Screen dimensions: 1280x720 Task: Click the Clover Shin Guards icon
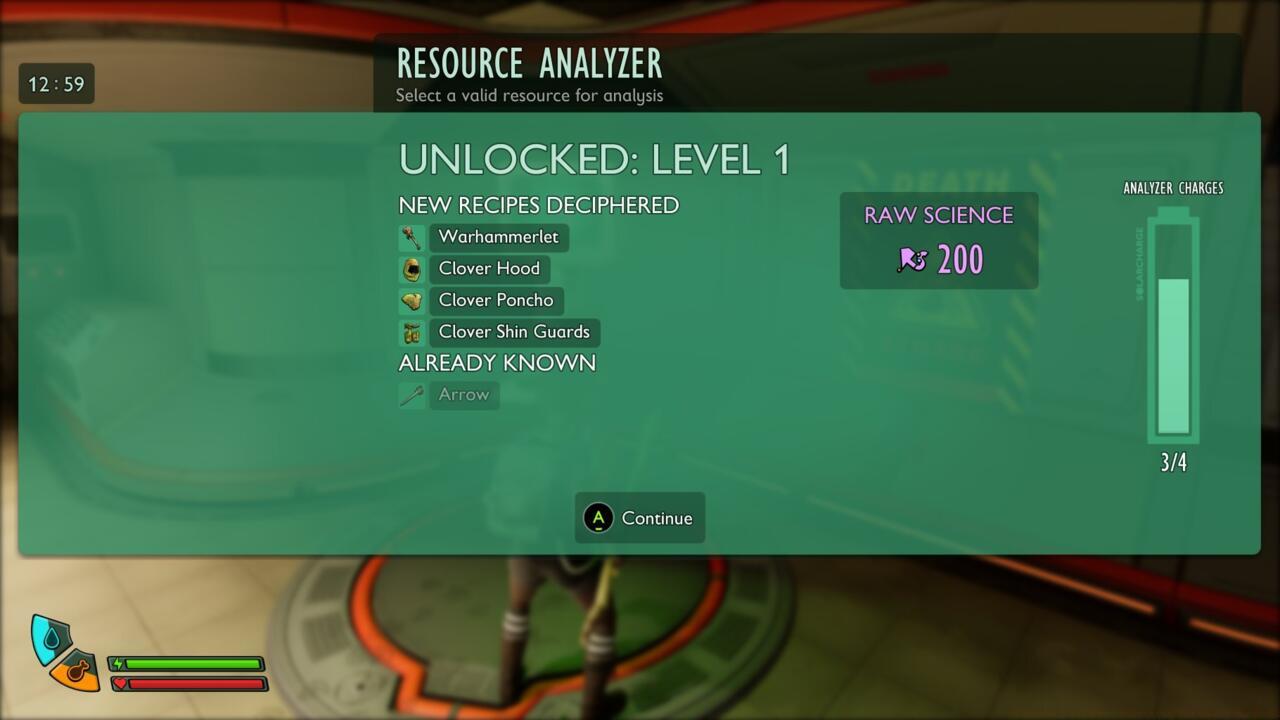point(411,332)
